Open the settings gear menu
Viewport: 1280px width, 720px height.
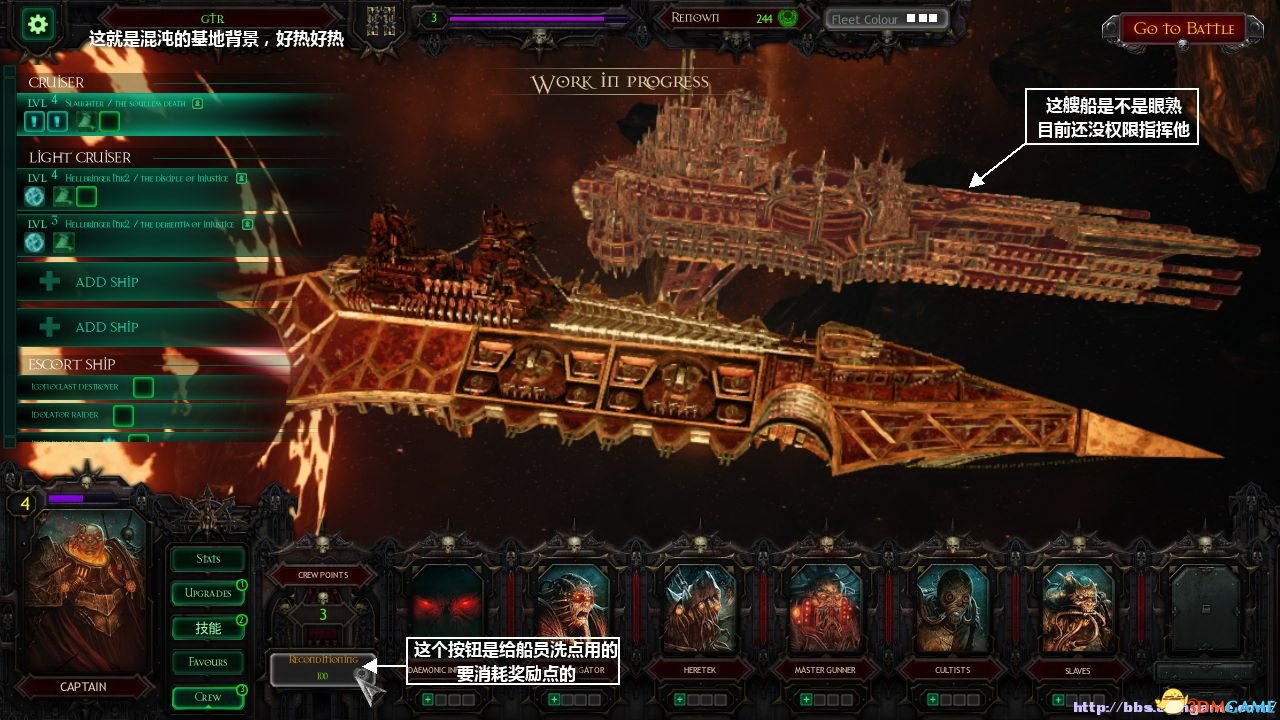tap(40, 24)
